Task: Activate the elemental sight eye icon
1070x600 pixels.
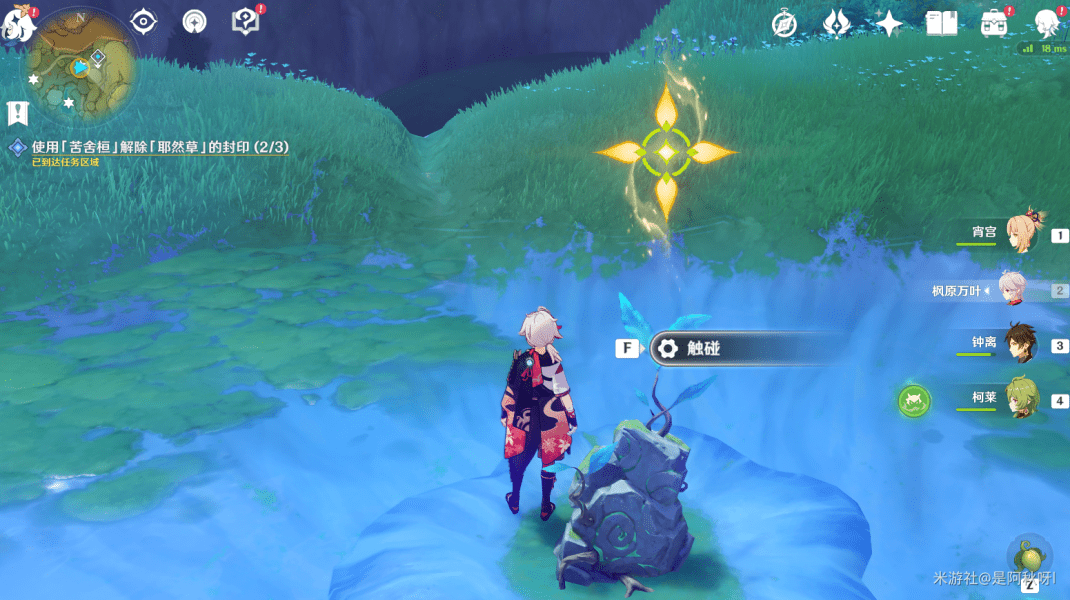Action: pos(144,21)
